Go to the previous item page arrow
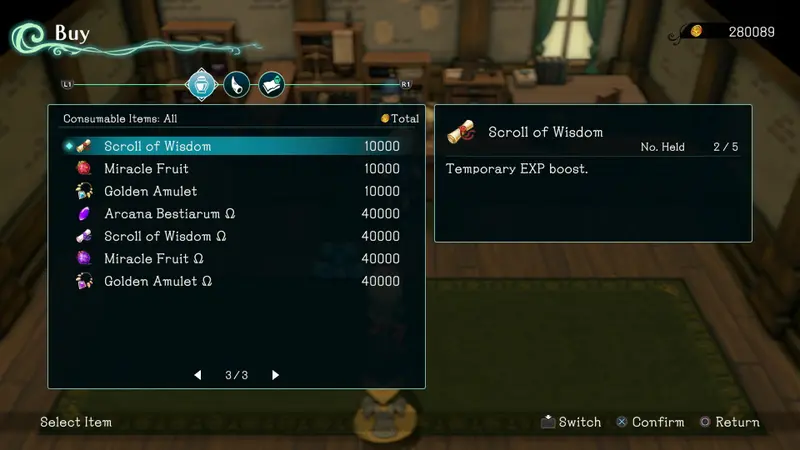This screenshot has width=800, height=450. 198,375
